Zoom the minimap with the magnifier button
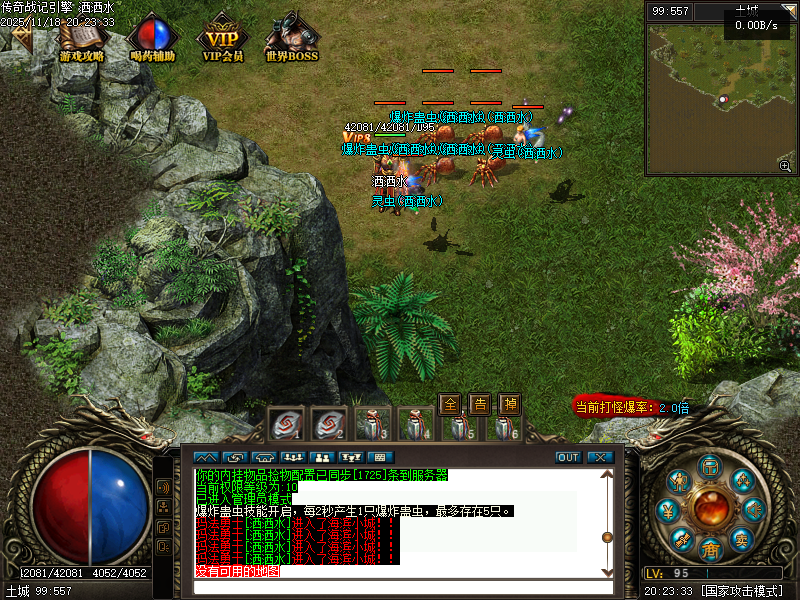The image size is (800, 600). tap(785, 166)
